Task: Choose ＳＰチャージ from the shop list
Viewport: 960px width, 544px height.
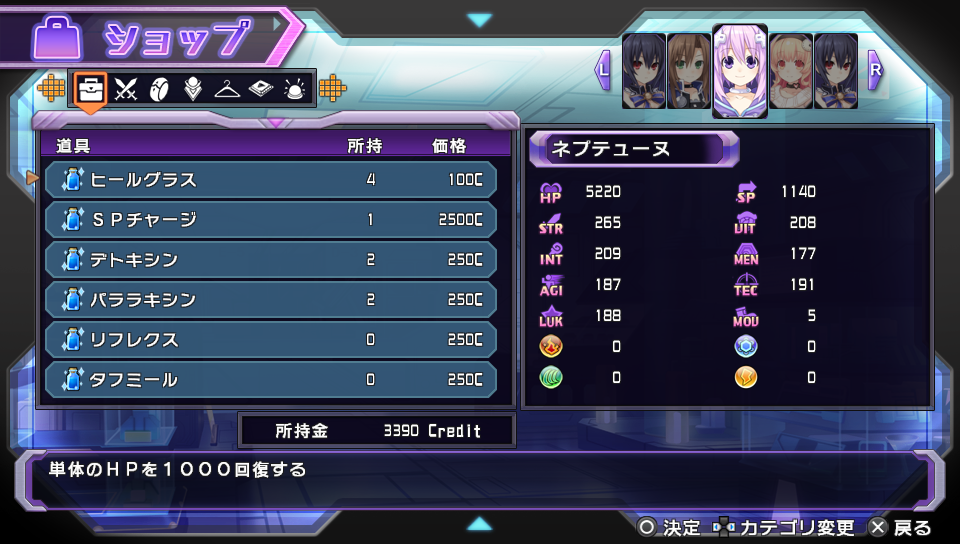Action: pyautogui.click(x=270, y=220)
